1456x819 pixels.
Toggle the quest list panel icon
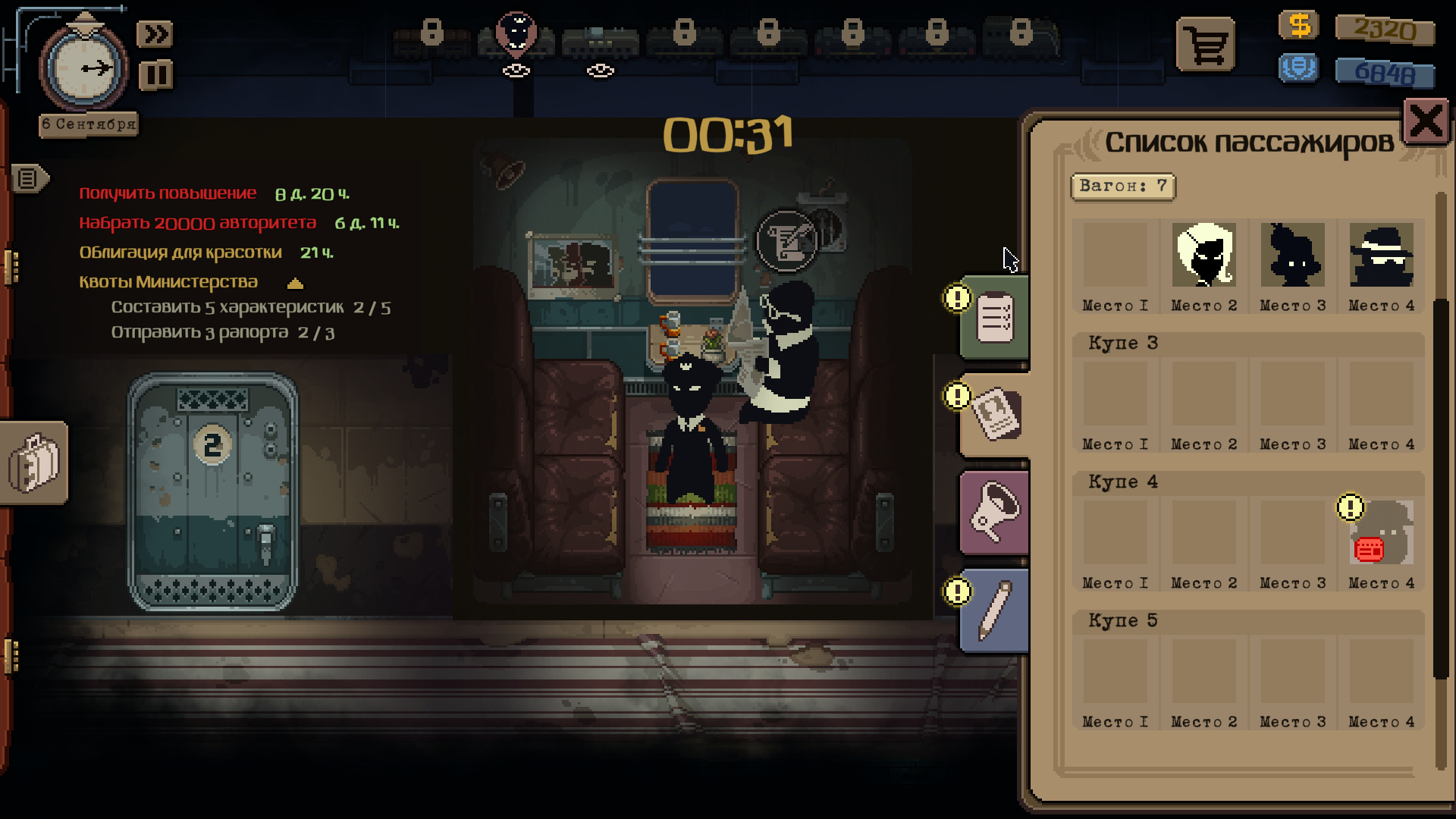pos(29,179)
